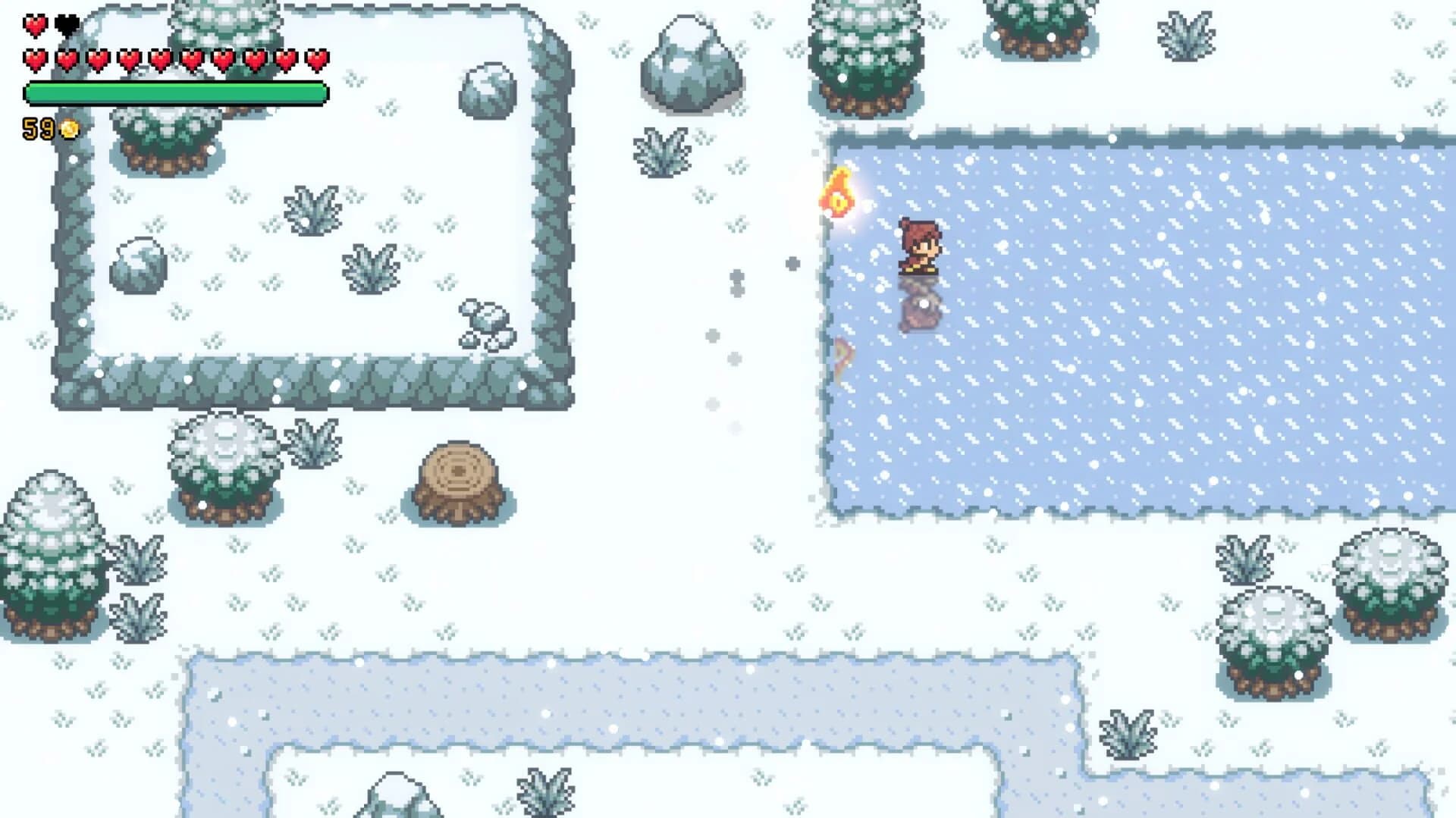Select the player character standing on the ice

918,246
